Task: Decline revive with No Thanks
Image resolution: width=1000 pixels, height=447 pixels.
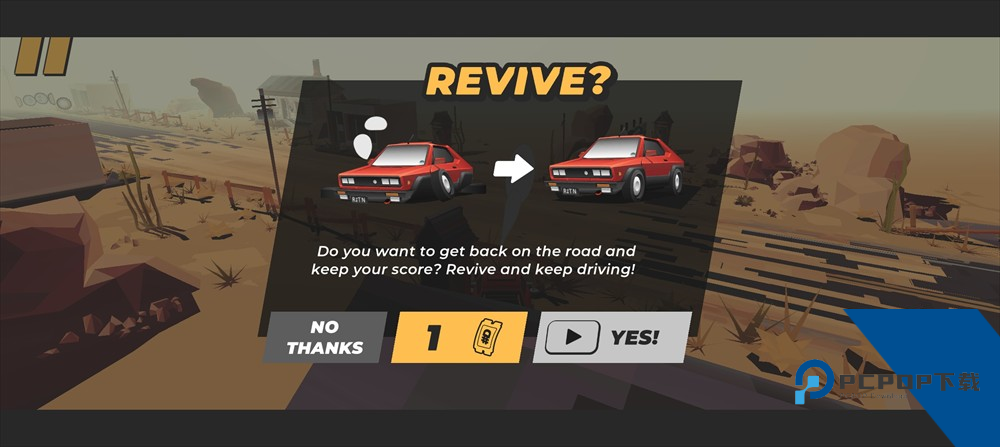Action: pos(324,337)
